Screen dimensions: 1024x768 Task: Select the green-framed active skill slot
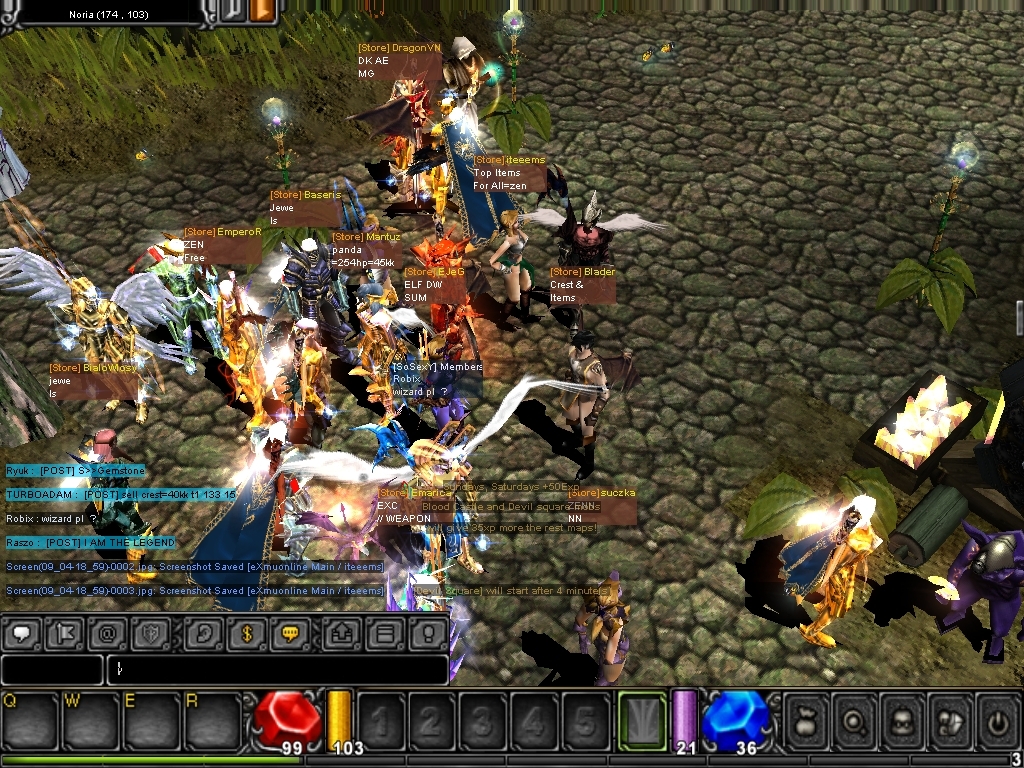point(641,719)
